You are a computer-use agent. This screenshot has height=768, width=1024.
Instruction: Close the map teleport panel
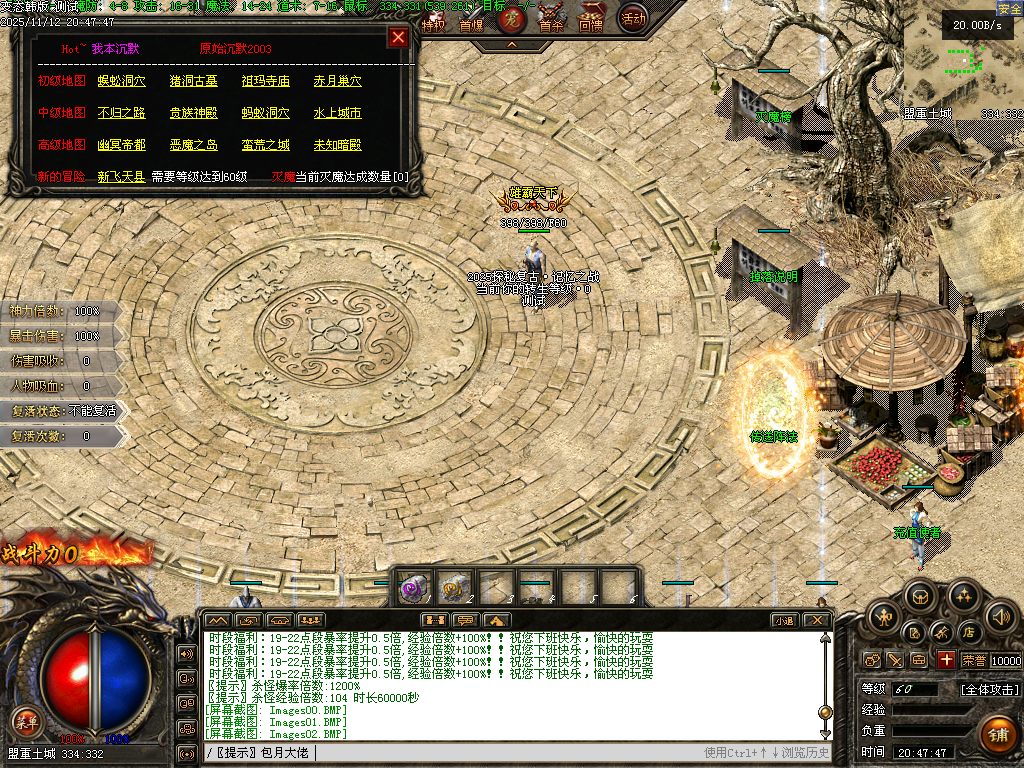tap(398, 38)
